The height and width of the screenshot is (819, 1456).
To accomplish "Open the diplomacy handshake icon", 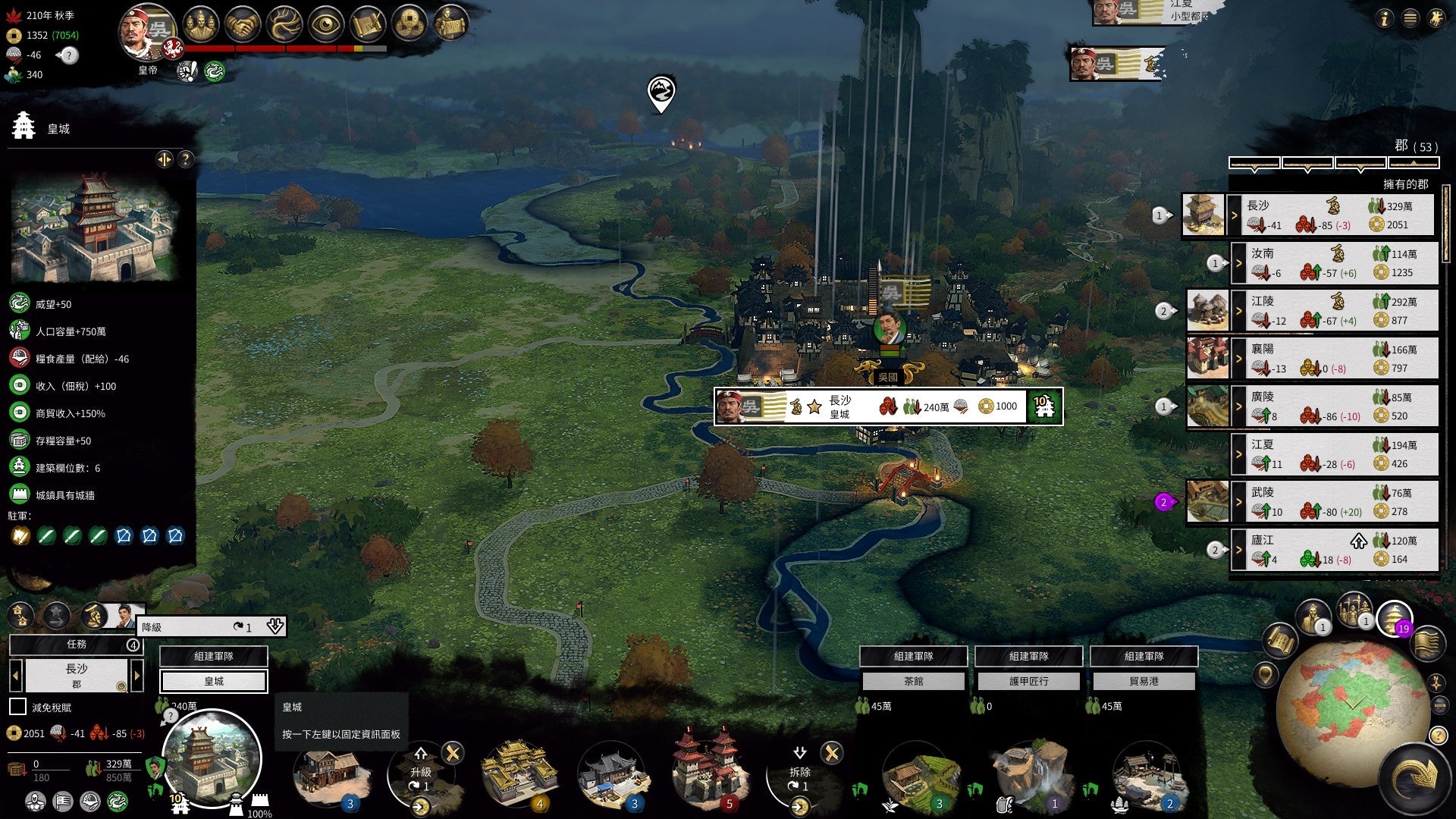I will pyautogui.click(x=243, y=25).
